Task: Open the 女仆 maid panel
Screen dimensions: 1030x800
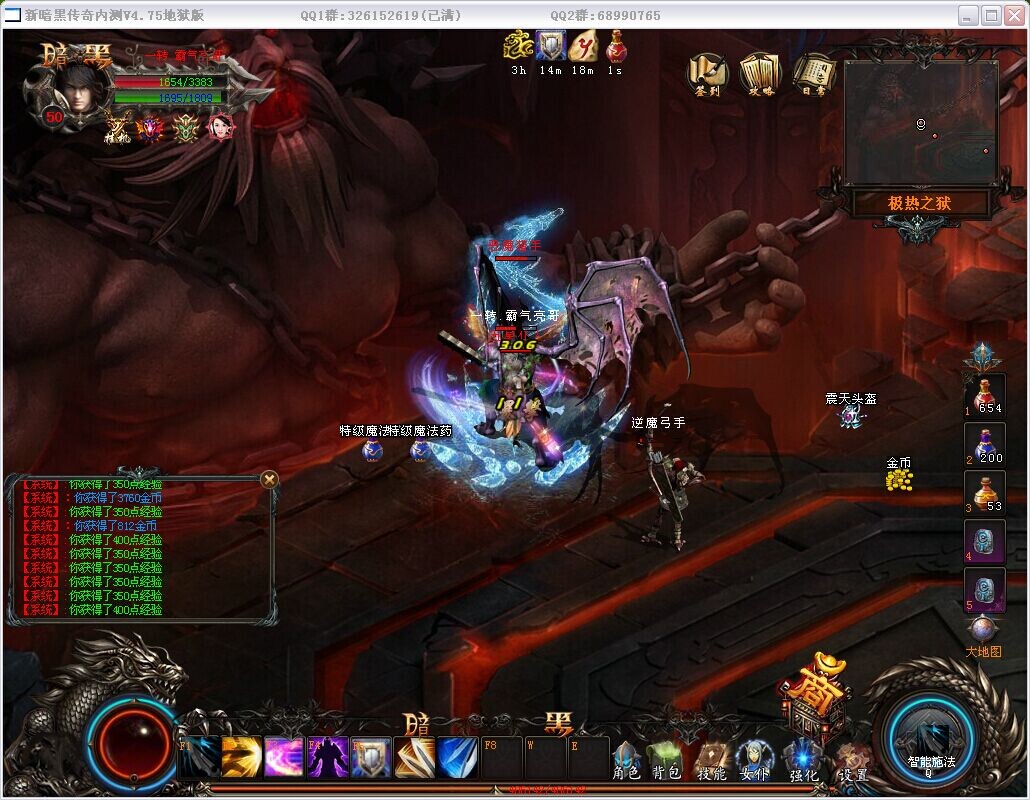Action: point(754,761)
